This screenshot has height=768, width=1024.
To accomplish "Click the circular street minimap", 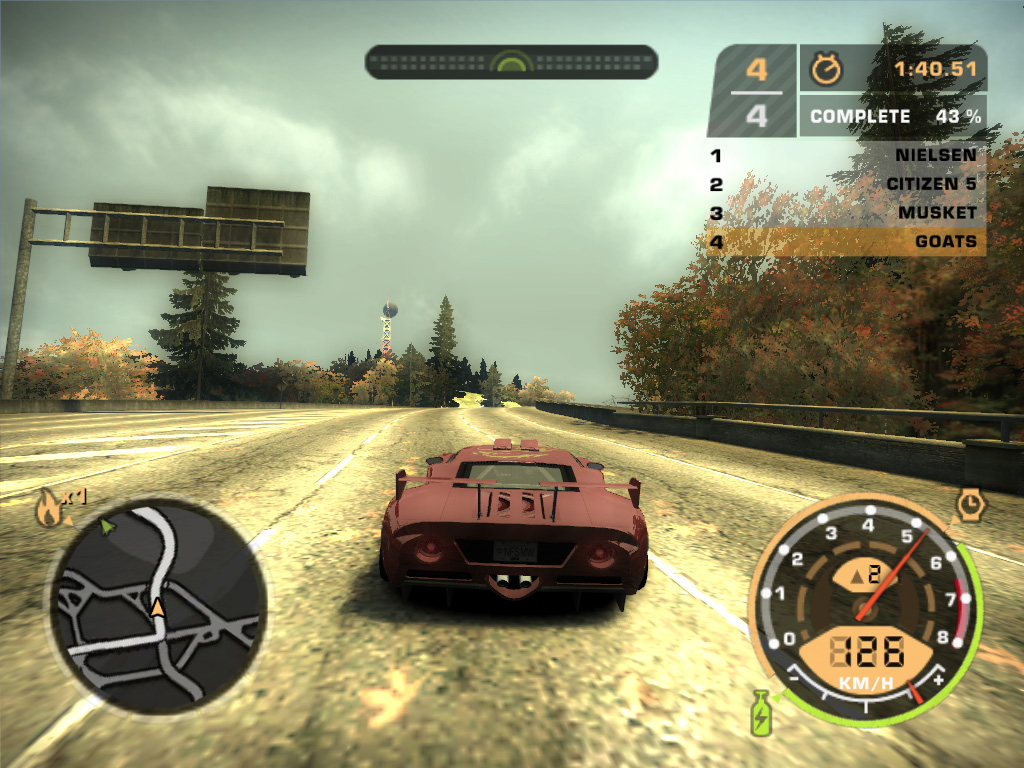I will click(x=158, y=608).
